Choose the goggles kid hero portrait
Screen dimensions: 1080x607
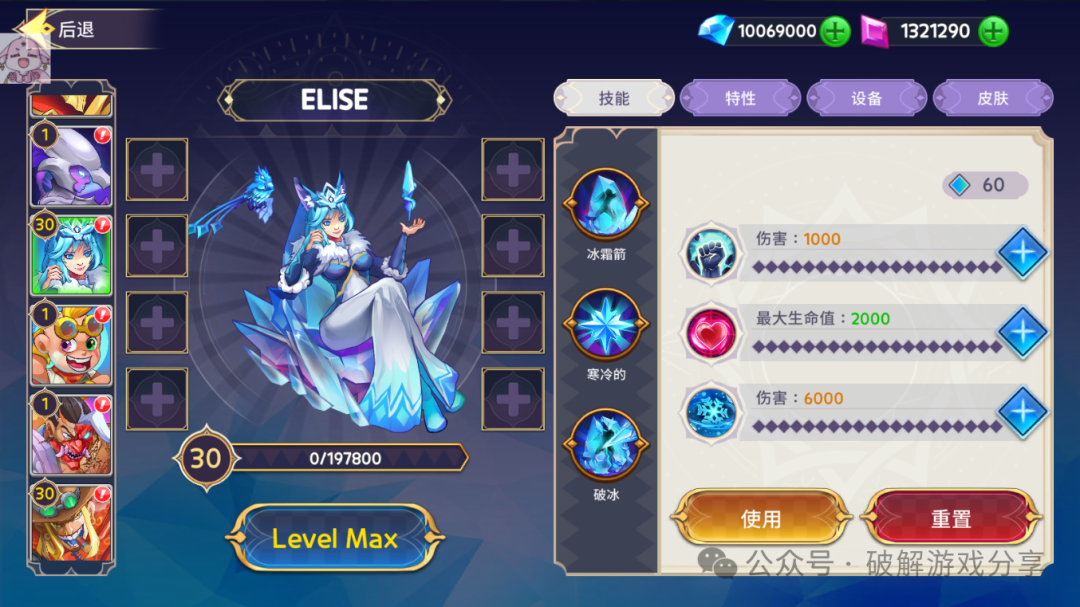[x=72, y=344]
